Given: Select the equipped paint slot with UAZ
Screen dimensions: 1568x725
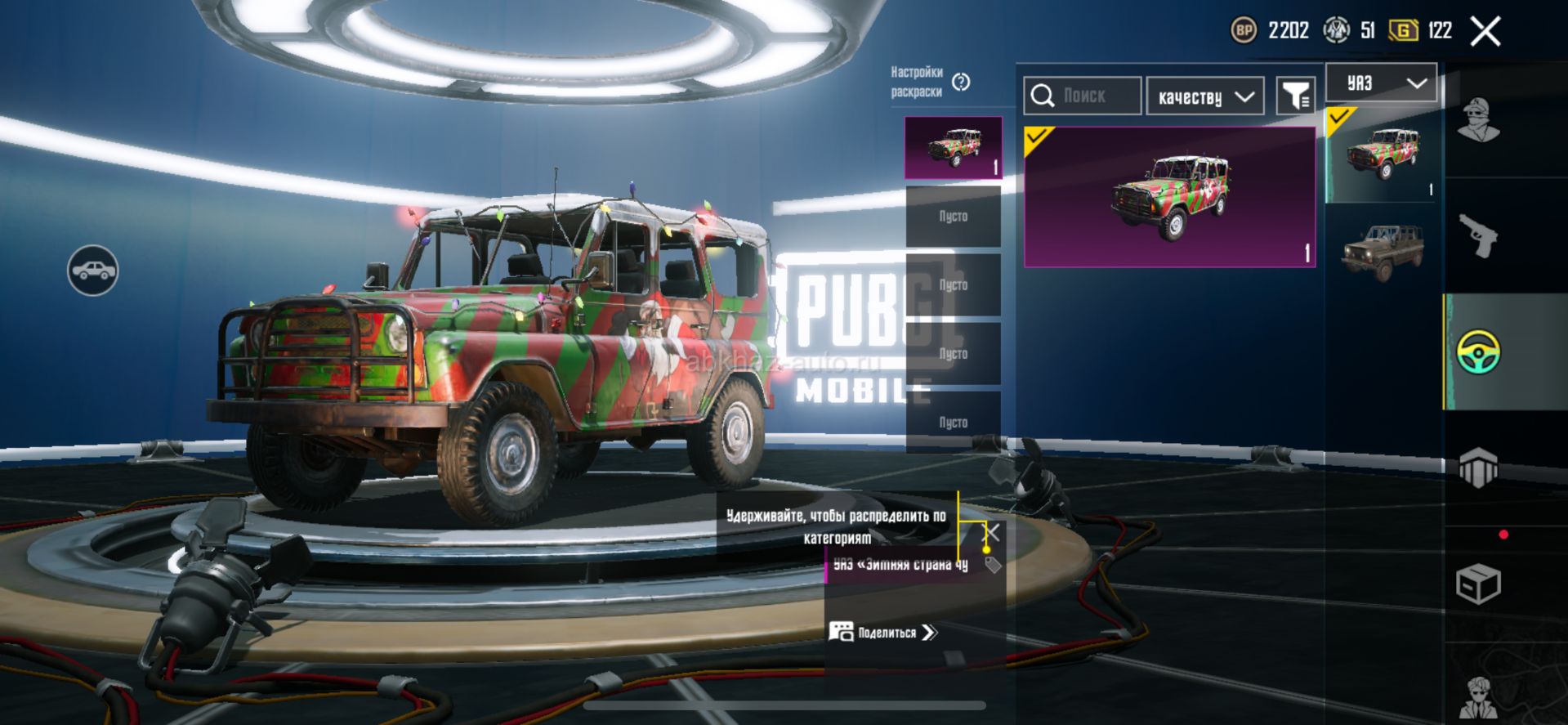Looking at the screenshot, I should (x=953, y=148).
